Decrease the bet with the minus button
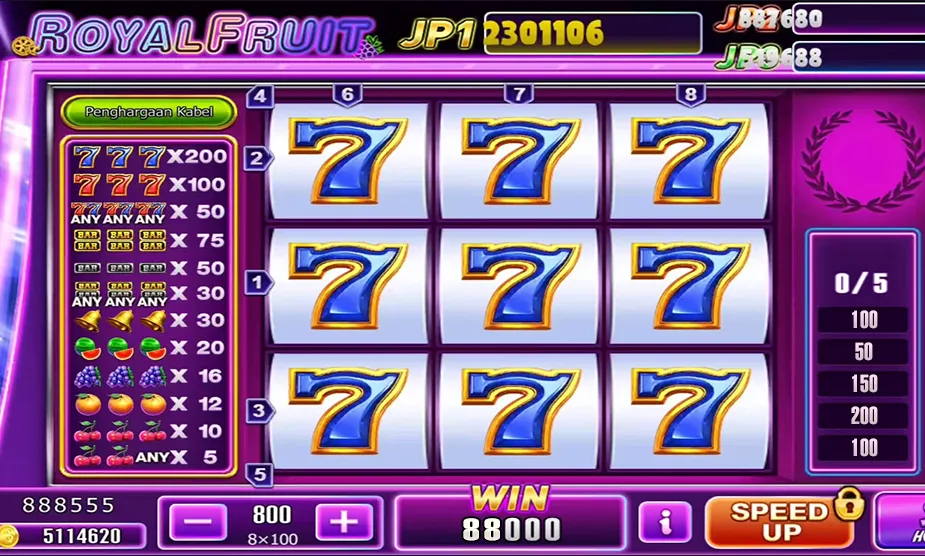925x556 pixels. click(198, 522)
